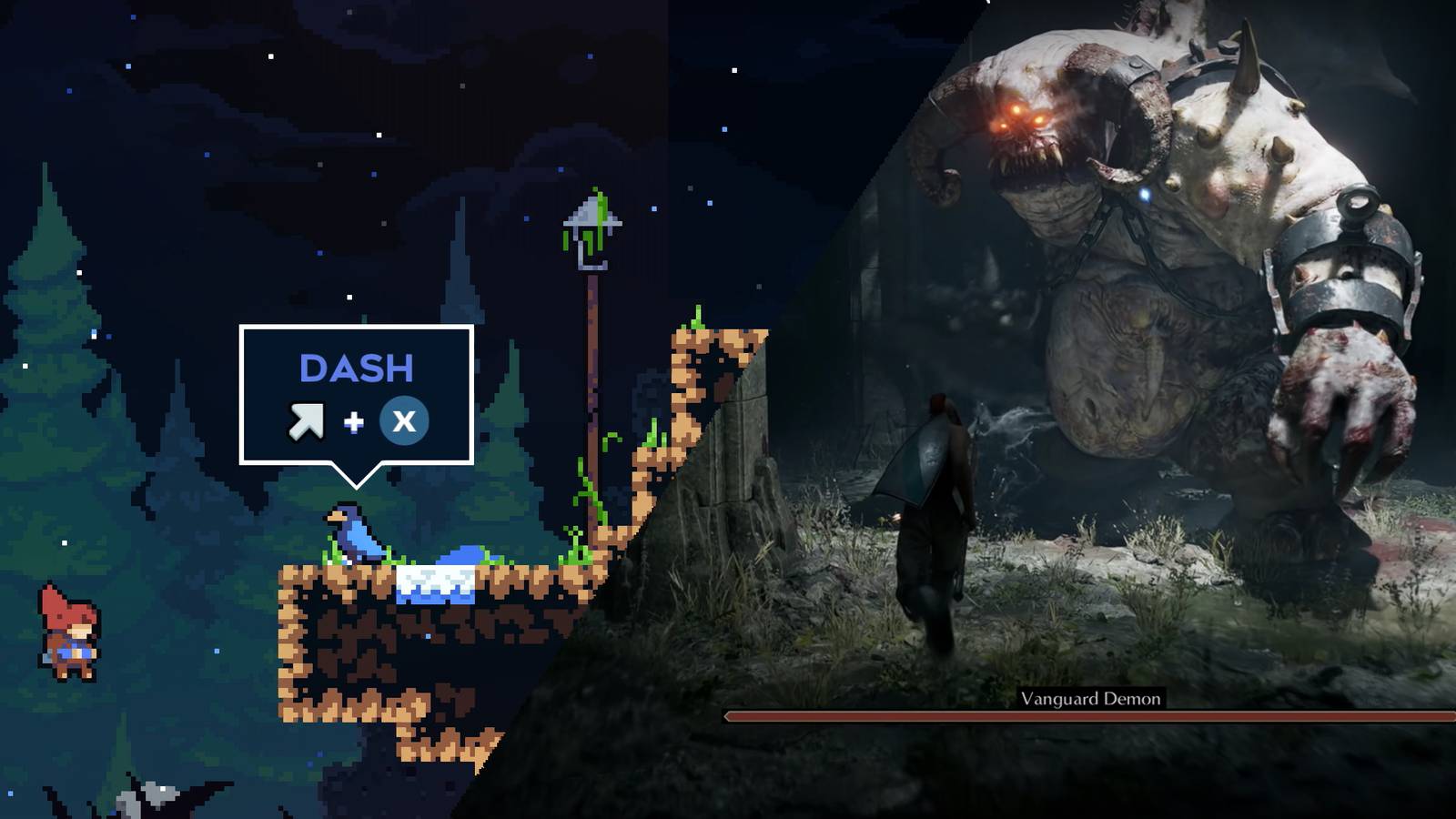This screenshot has height=819, width=1456.
Task: Click the glowing blue orb on demon's chest
Action: (x=1145, y=193)
